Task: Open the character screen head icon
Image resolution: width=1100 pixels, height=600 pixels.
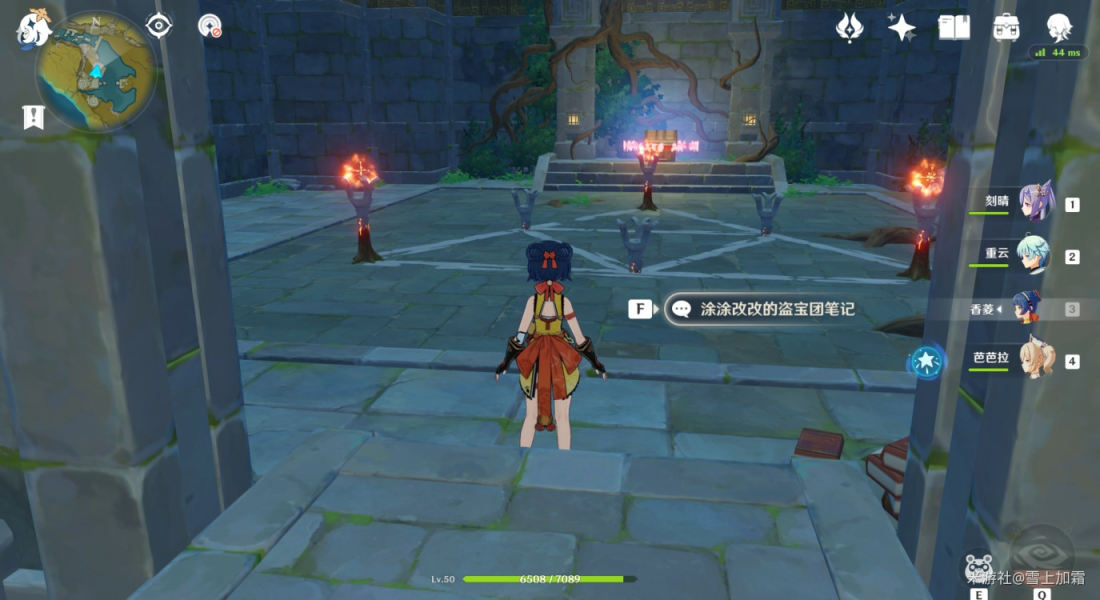Action: (1059, 27)
